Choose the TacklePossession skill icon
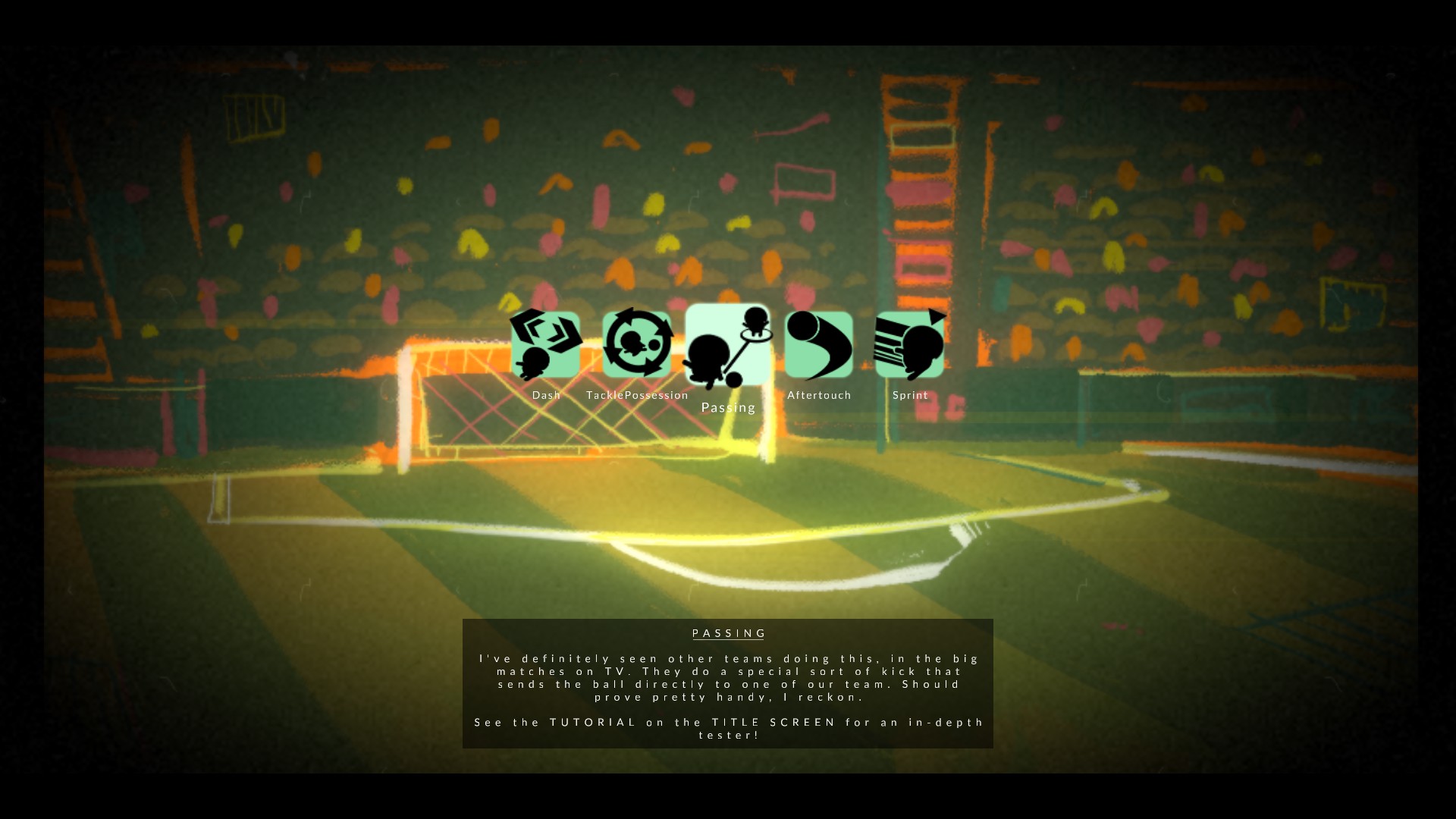Image resolution: width=1456 pixels, height=819 pixels. point(637,345)
